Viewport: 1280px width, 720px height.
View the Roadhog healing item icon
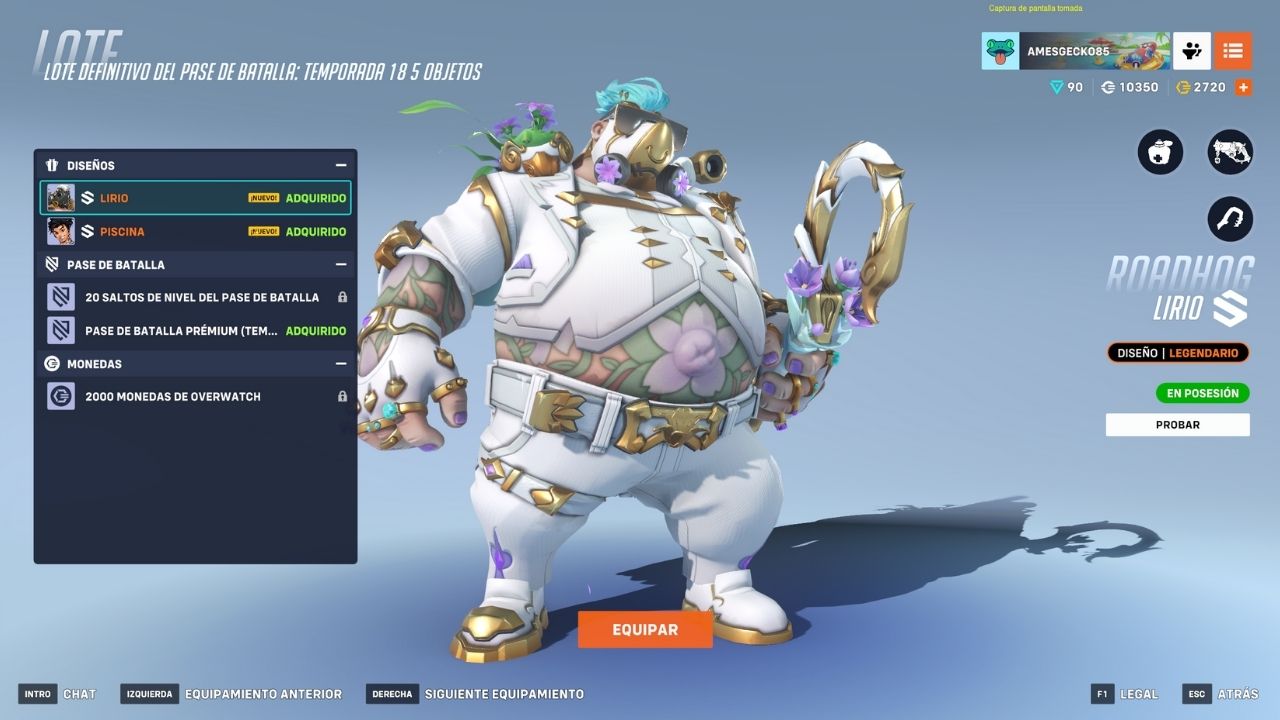click(1160, 153)
